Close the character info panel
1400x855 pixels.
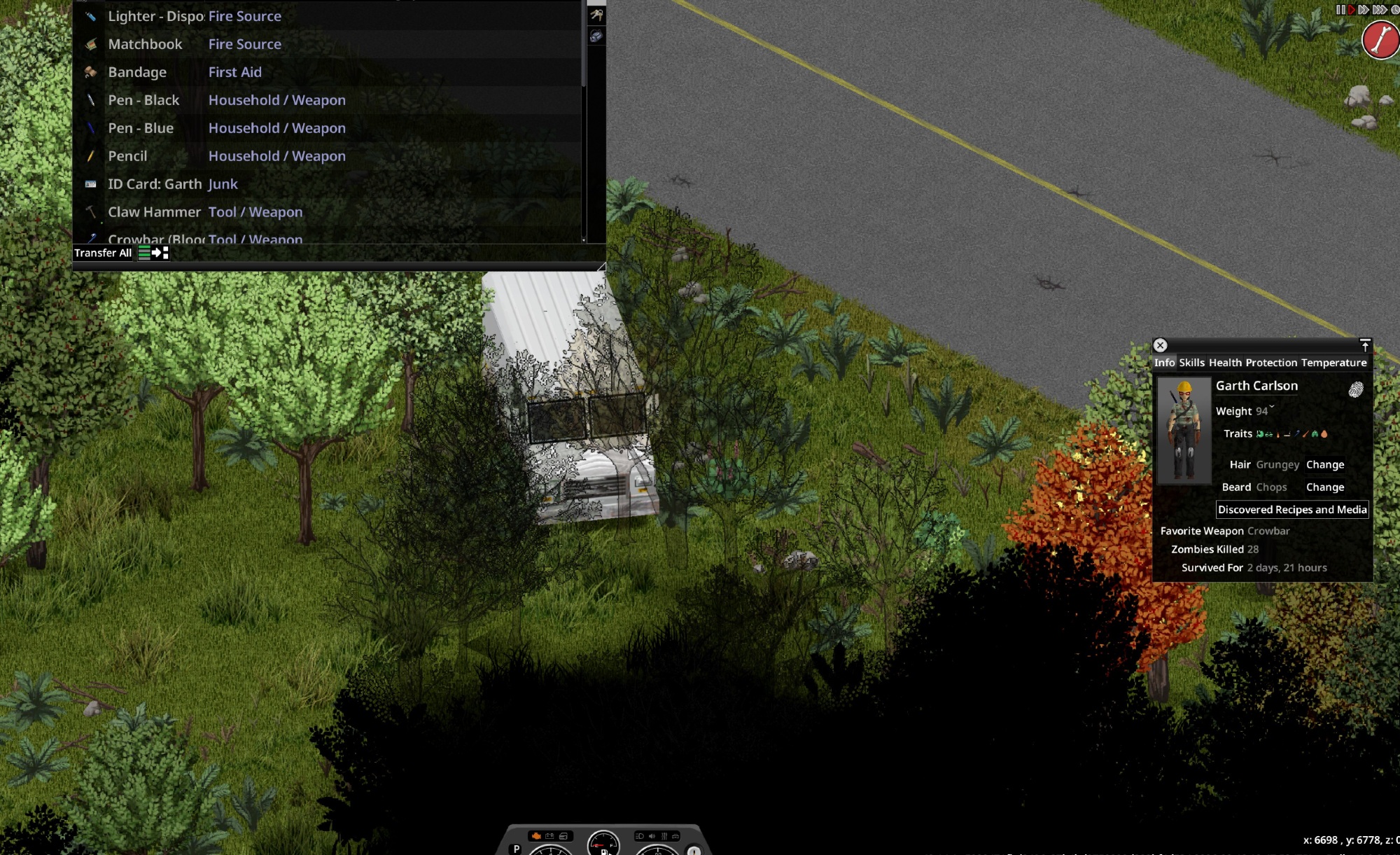pos(1160,345)
